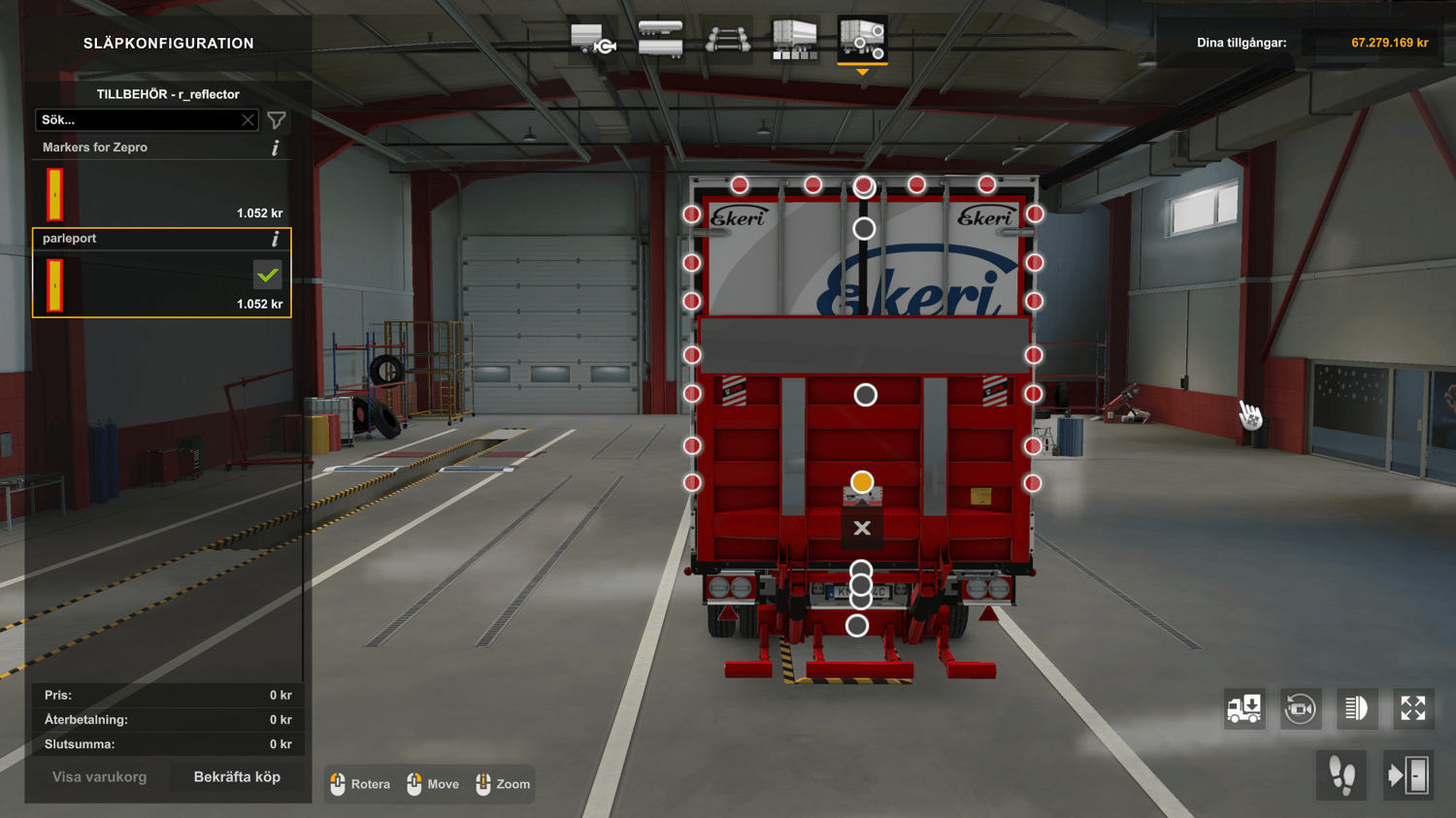Open Visa varukorg shopping cart
Viewport: 1456px width, 818px height.
tap(99, 777)
